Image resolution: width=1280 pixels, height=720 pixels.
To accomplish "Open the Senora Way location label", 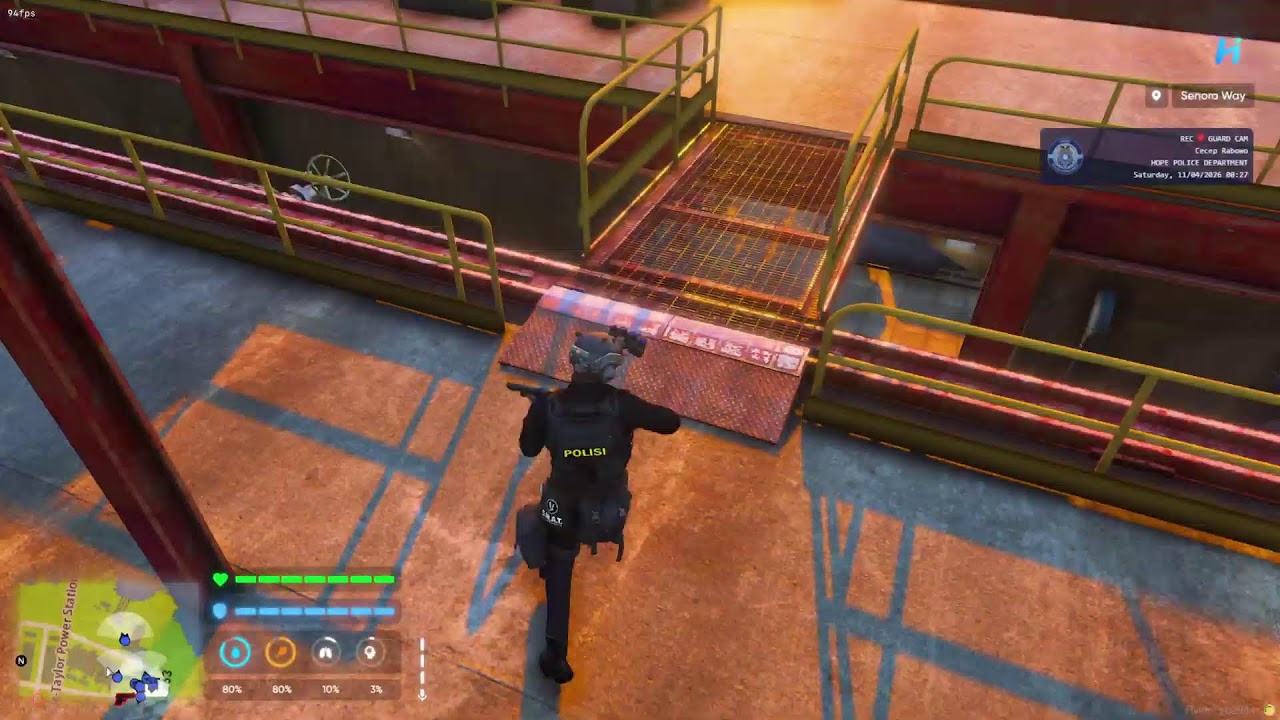I will [x=1213, y=96].
